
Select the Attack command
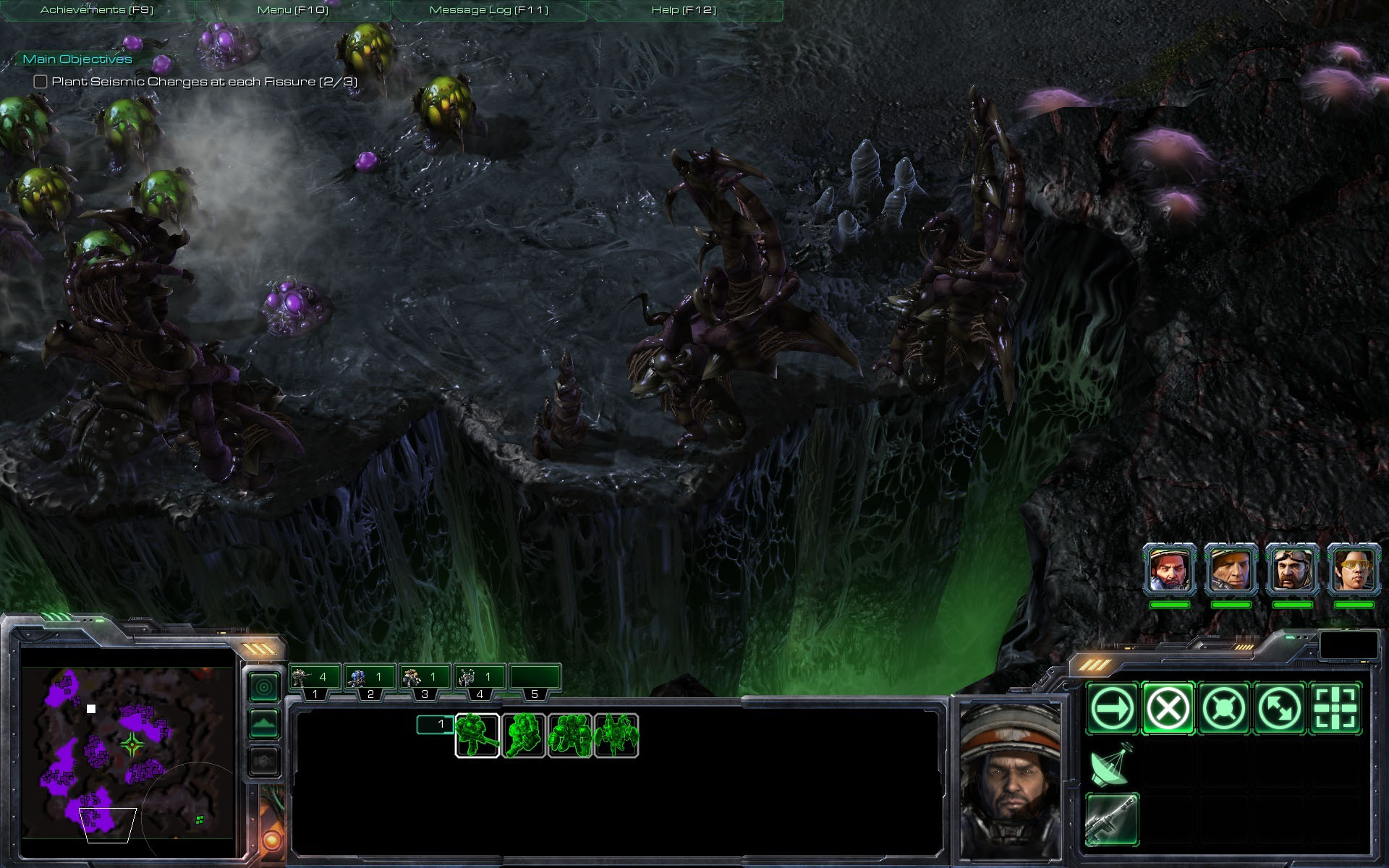[x=1335, y=709]
